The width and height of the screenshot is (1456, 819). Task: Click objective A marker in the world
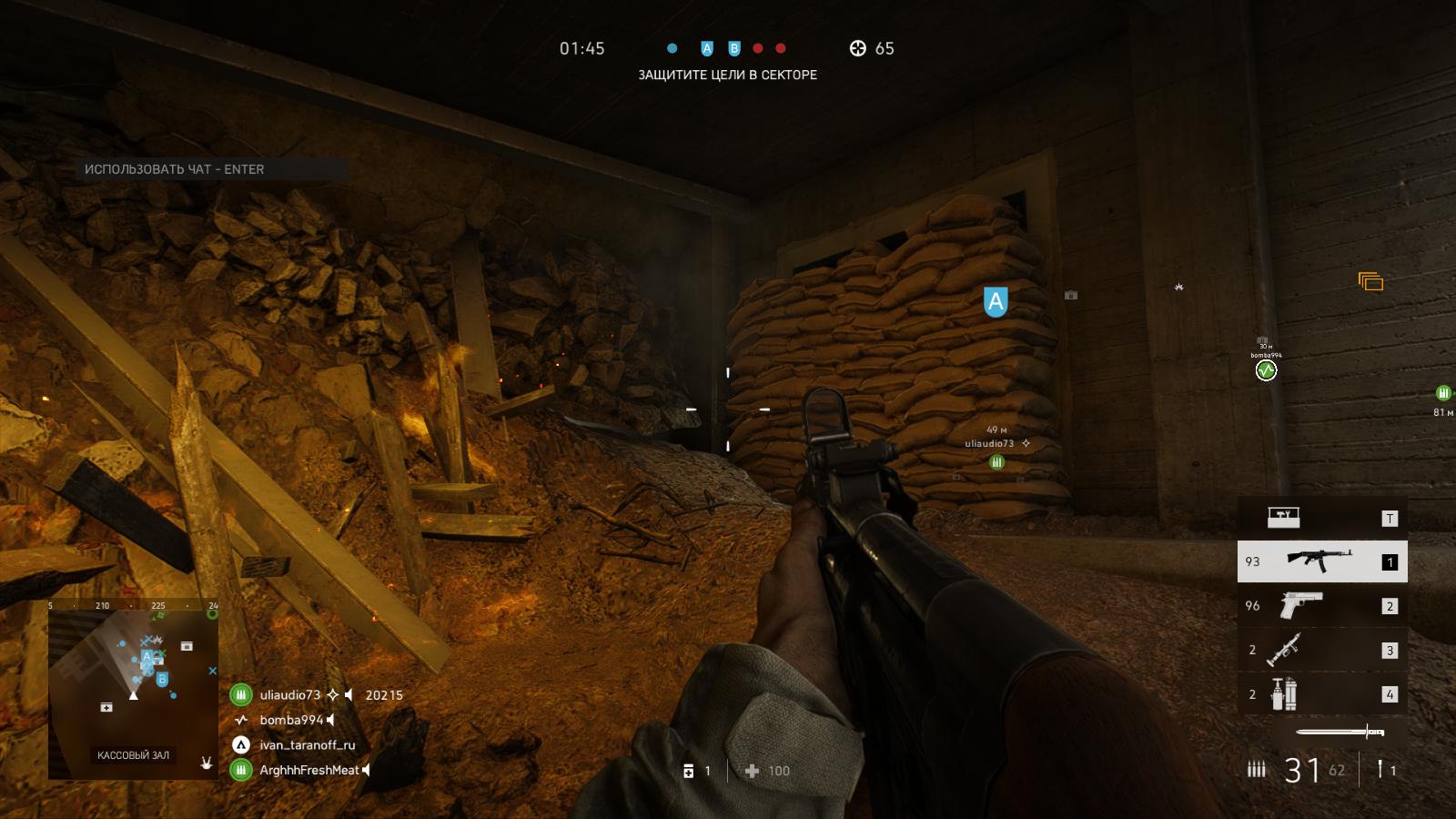point(996,301)
